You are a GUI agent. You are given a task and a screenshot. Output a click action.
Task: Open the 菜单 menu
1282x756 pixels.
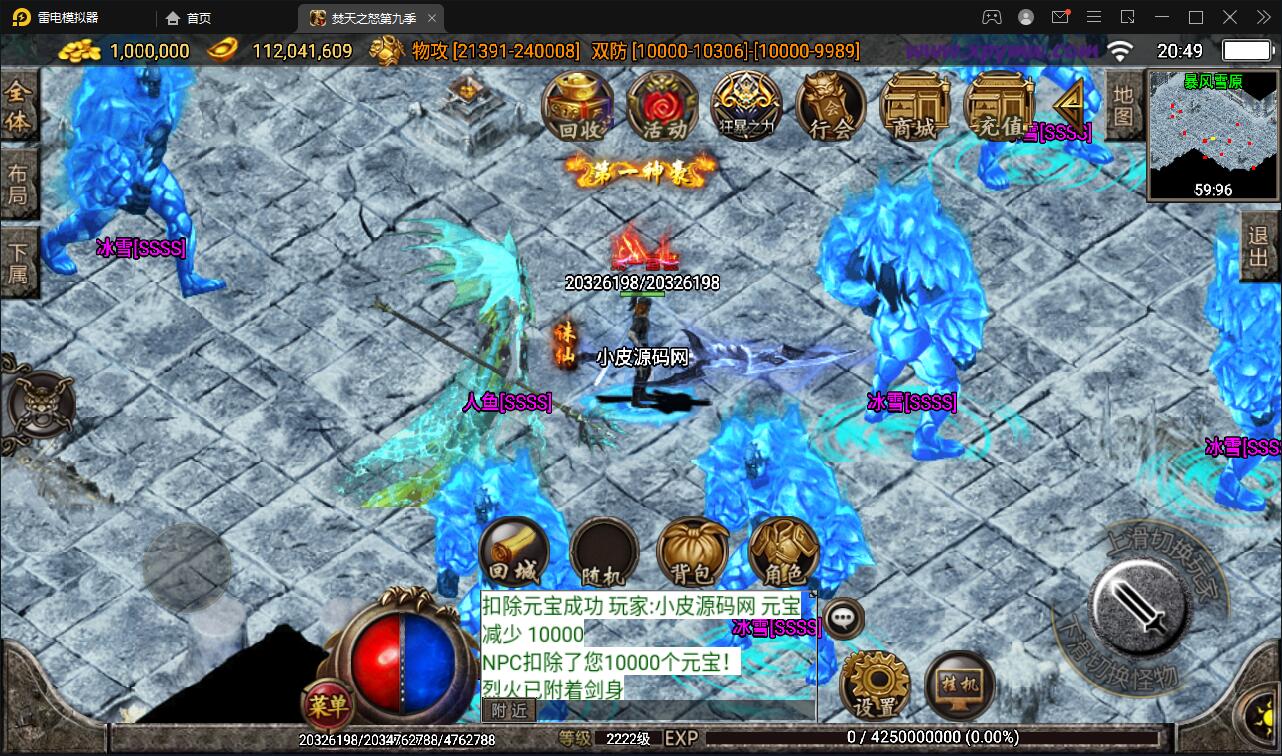pos(327,705)
